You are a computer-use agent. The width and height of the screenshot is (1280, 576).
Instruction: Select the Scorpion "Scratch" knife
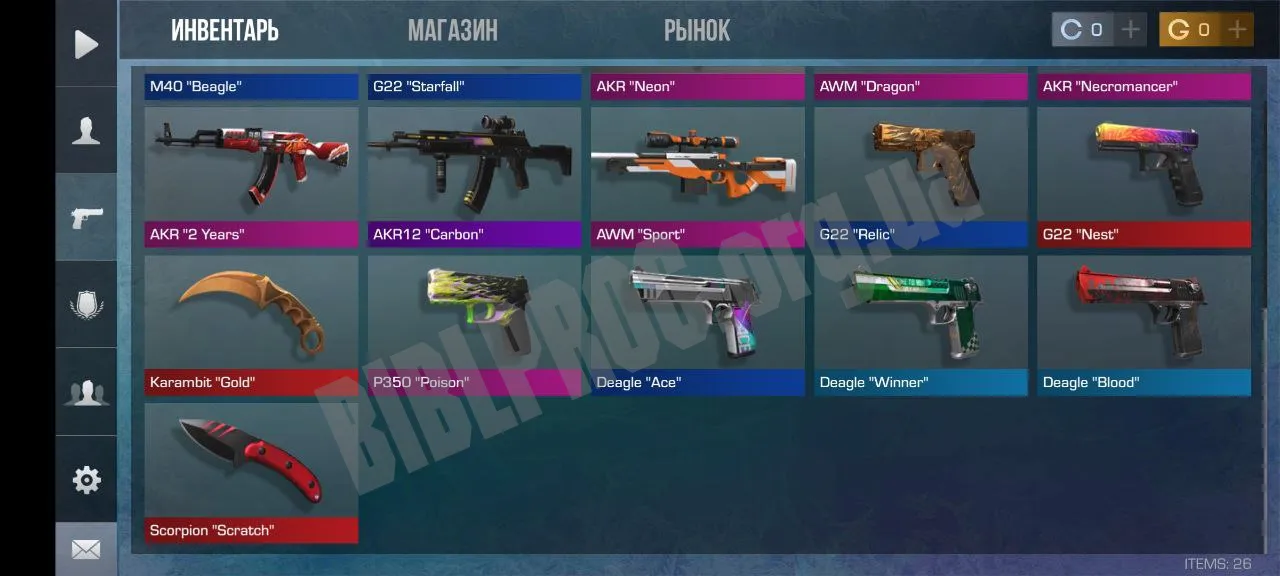pos(251,472)
